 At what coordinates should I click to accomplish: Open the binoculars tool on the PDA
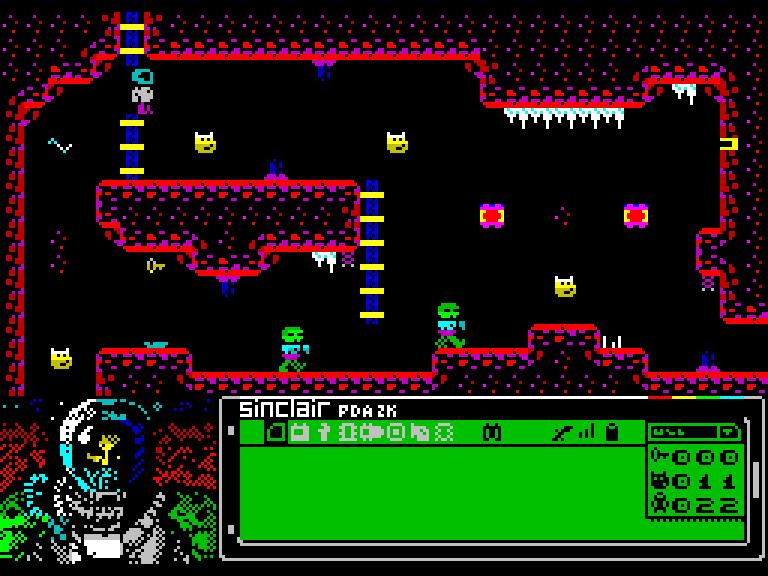pyautogui.click(x=491, y=432)
